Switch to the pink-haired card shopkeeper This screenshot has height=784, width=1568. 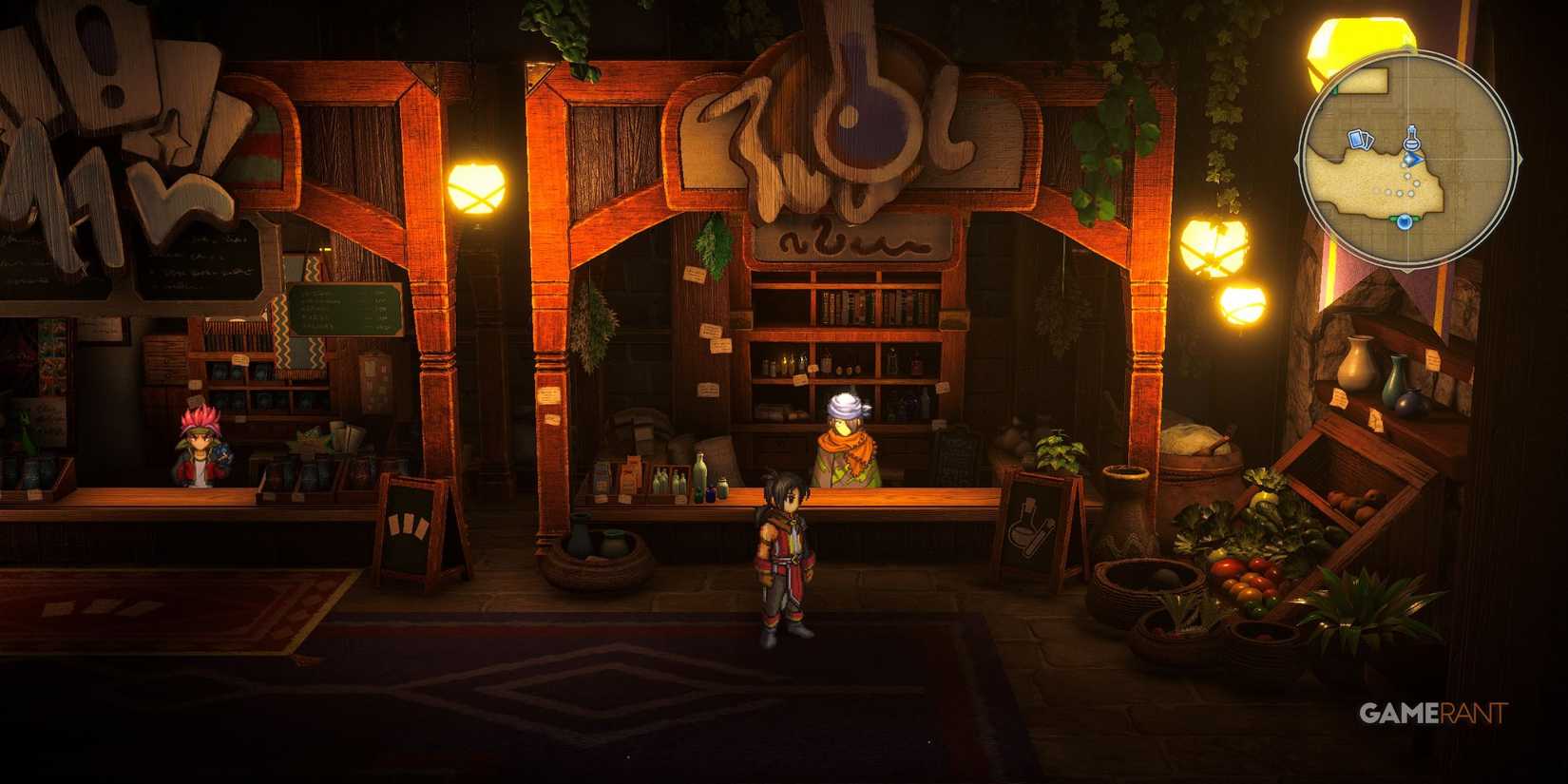click(x=202, y=447)
